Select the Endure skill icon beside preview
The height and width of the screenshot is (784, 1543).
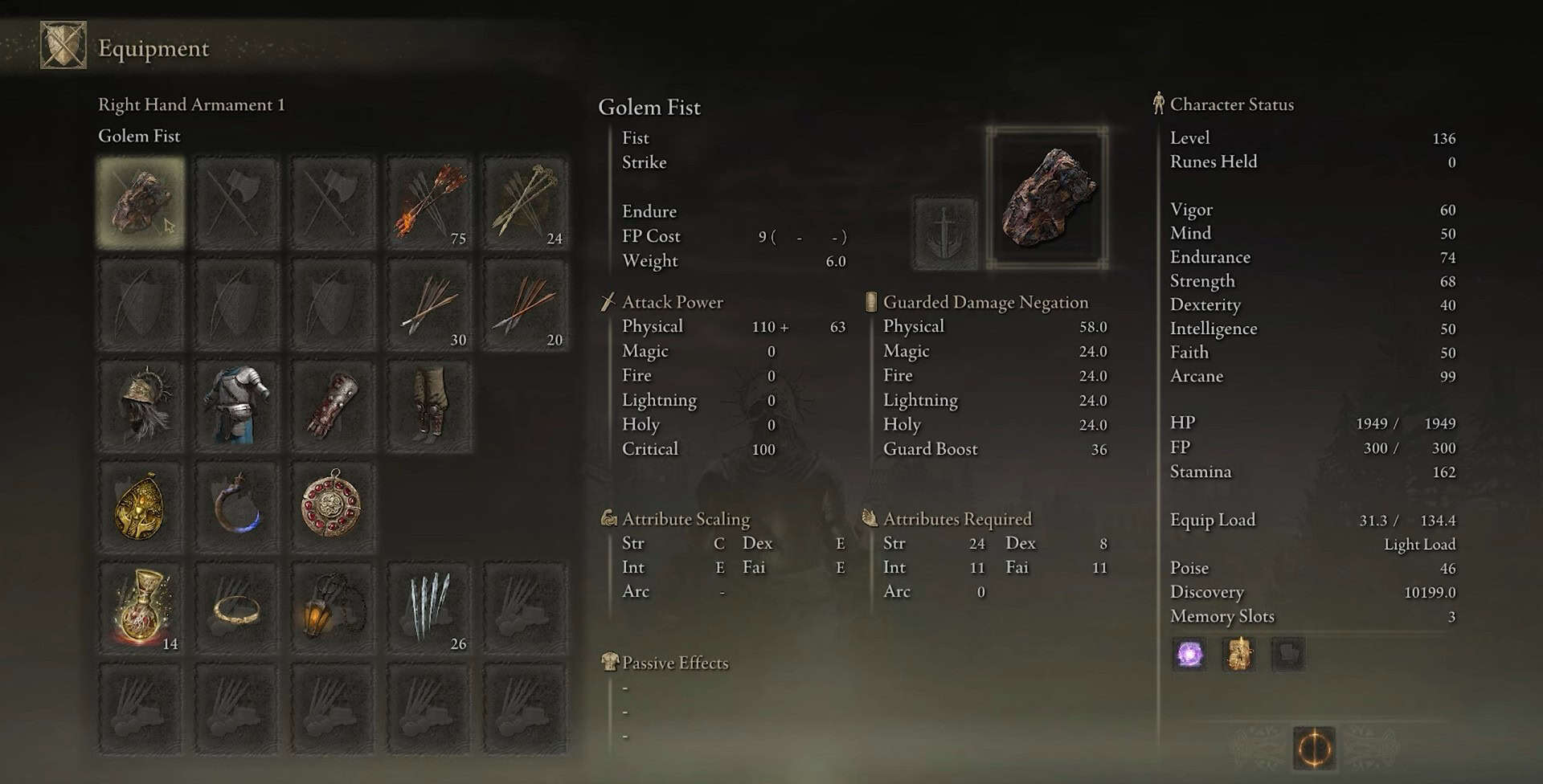tap(946, 234)
